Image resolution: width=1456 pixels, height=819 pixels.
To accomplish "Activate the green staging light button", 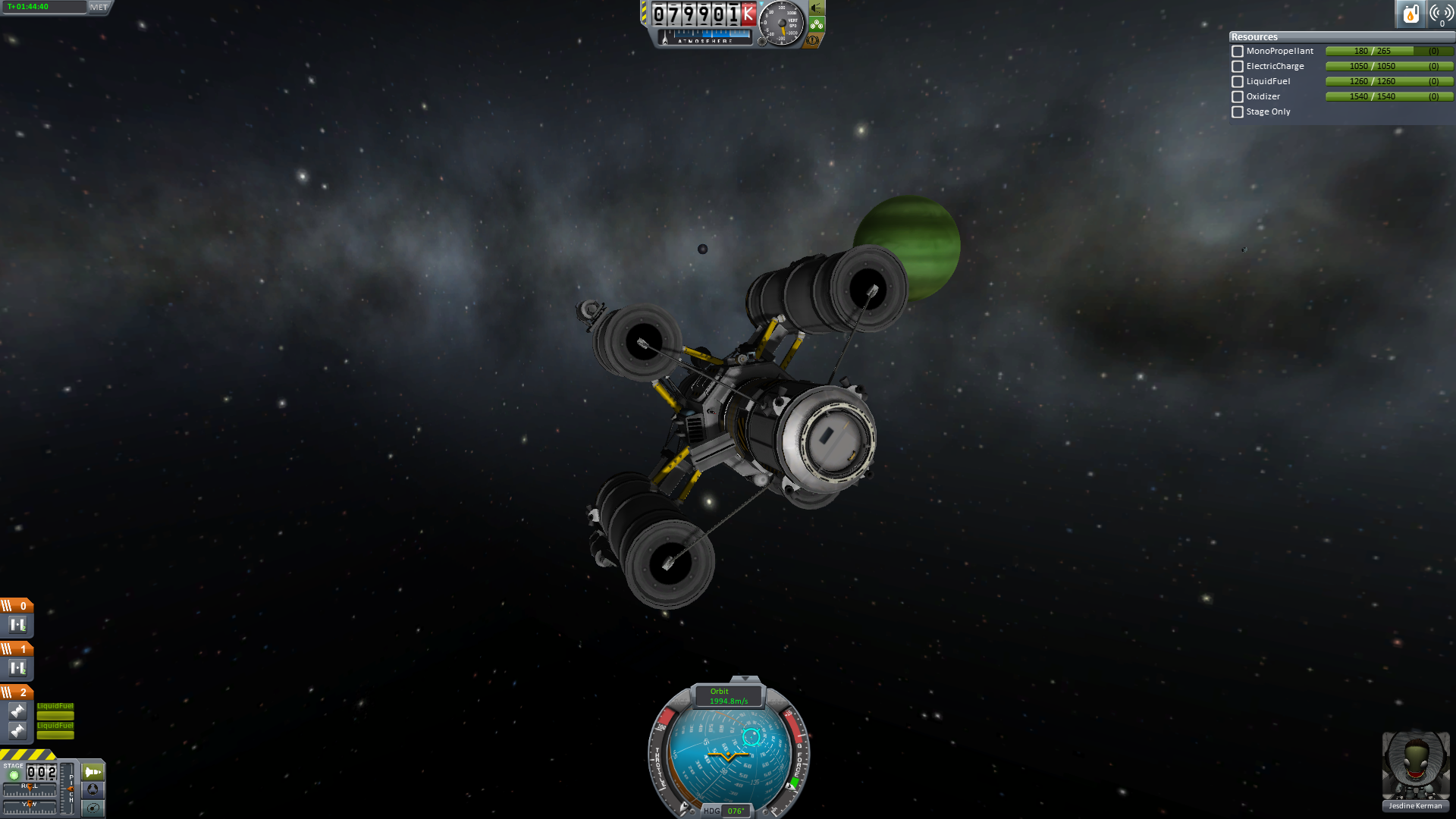I will click(x=14, y=775).
